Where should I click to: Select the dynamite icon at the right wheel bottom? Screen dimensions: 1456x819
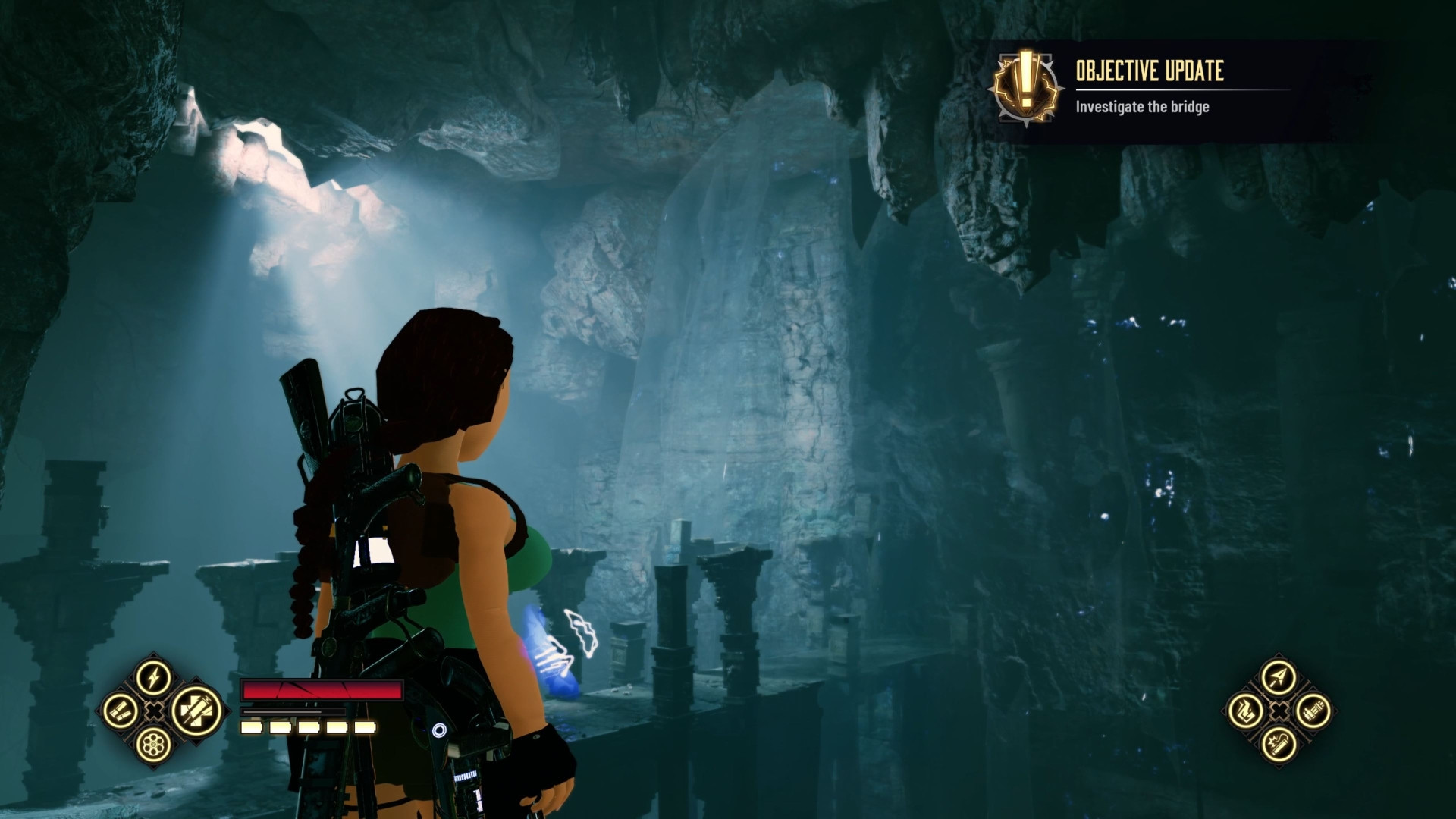point(1279,745)
